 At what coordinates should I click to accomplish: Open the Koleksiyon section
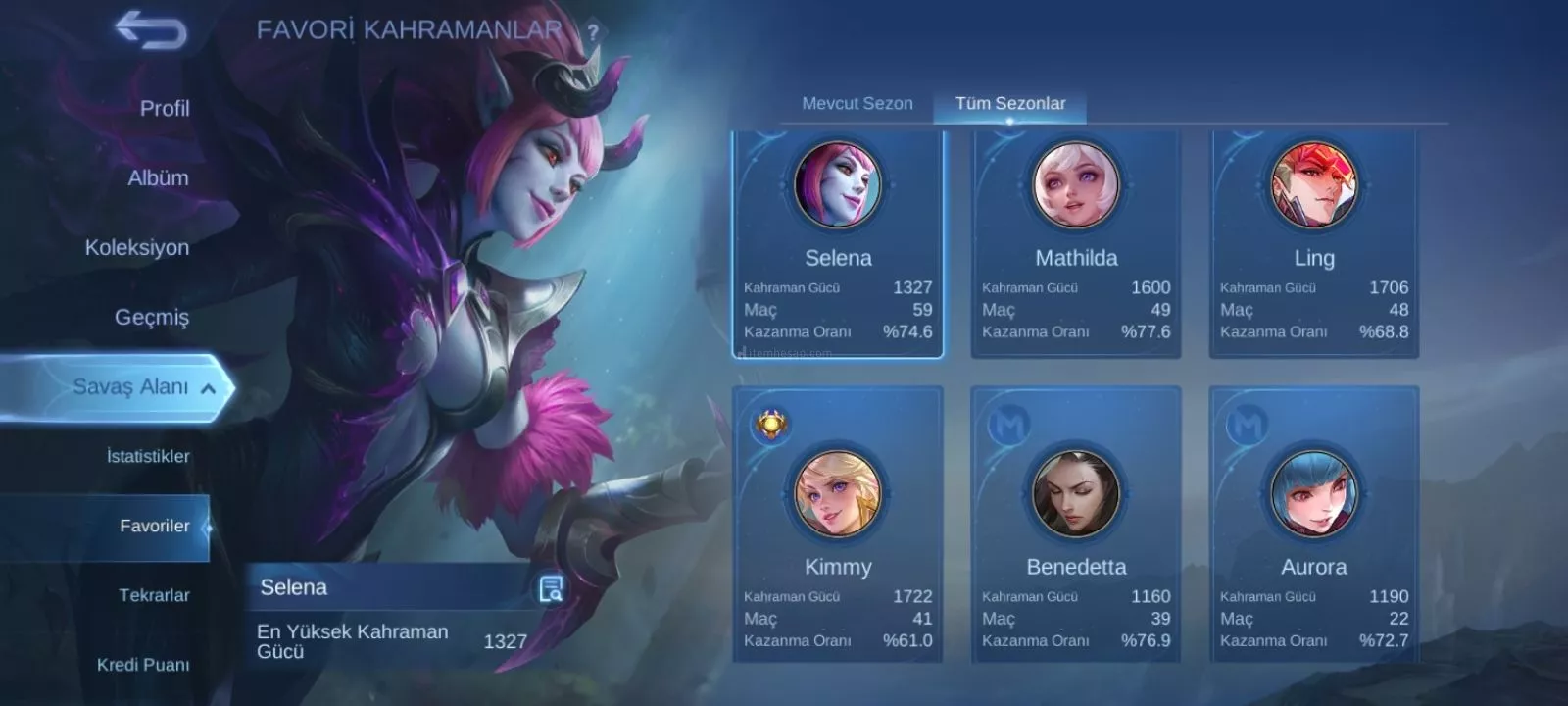137,248
